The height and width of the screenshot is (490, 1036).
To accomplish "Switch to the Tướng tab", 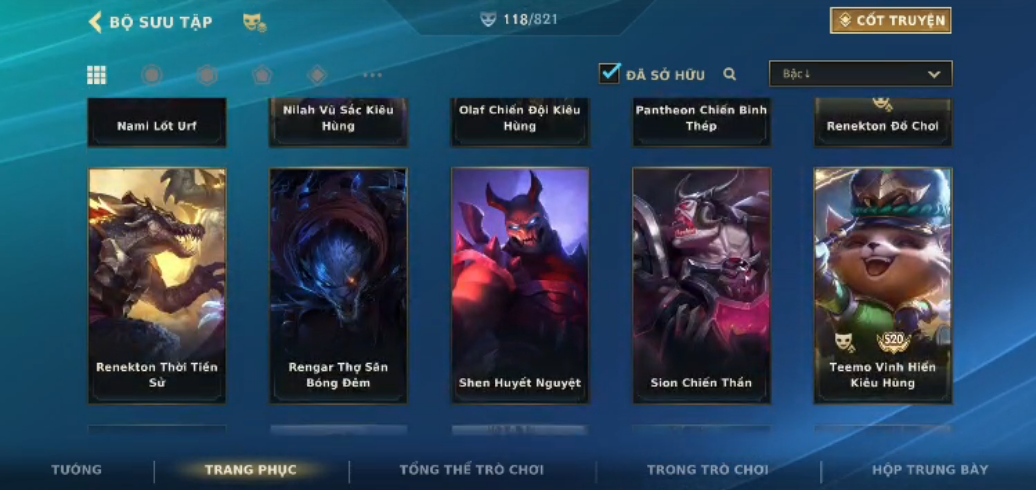I will [77, 470].
